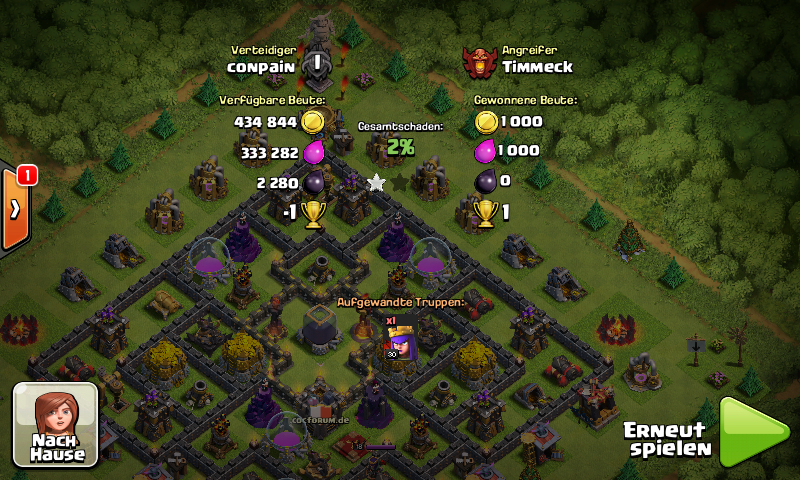This screenshot has height=480, width=800.
Task: Open attacker Timmeck's league badge
Action: [480, 62]
